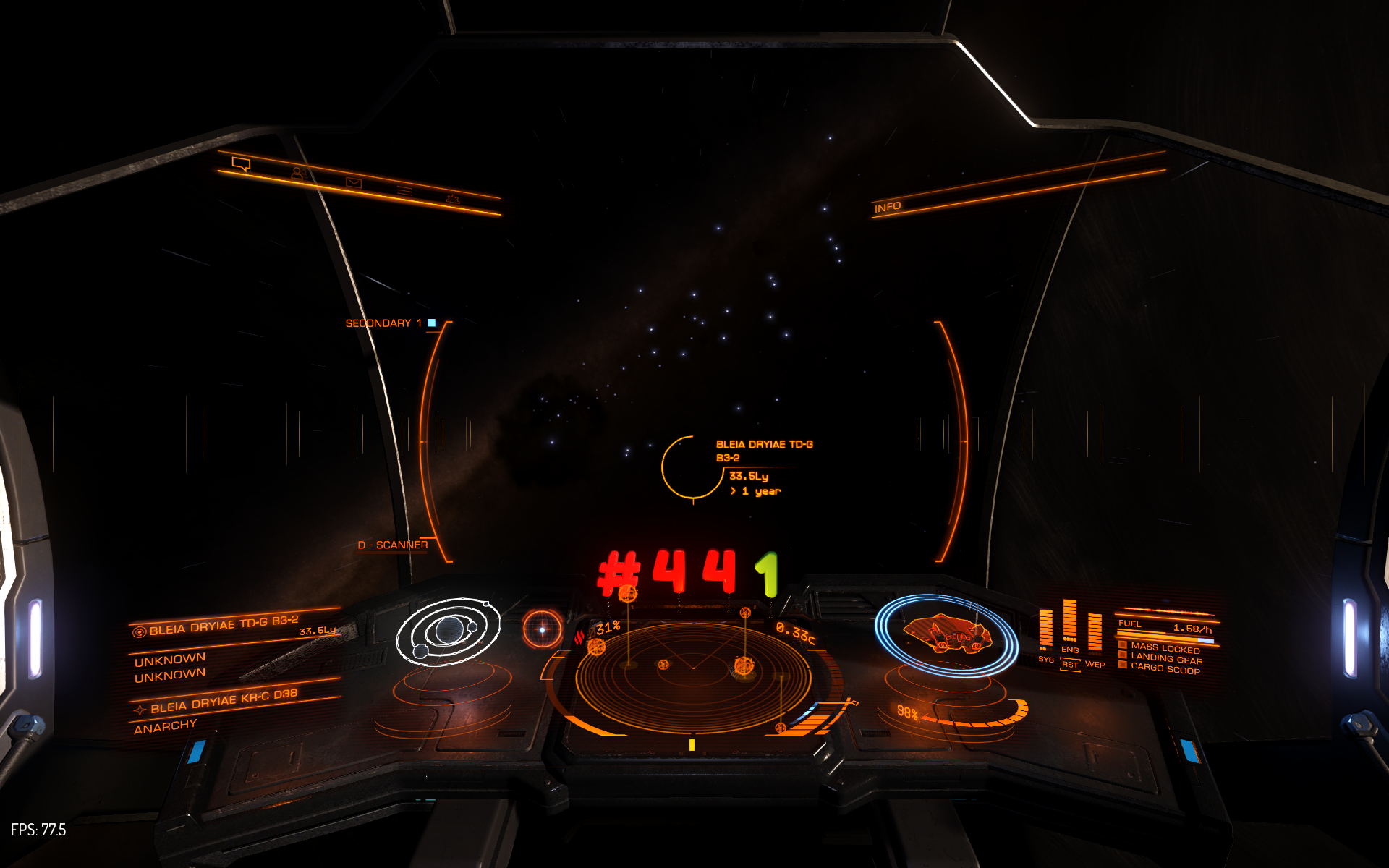The height and width of the screenshot is (868, 1389).
Task: Select Bleia Dryiae TD-G B3-2 destination entry
Action: [223, 625]
